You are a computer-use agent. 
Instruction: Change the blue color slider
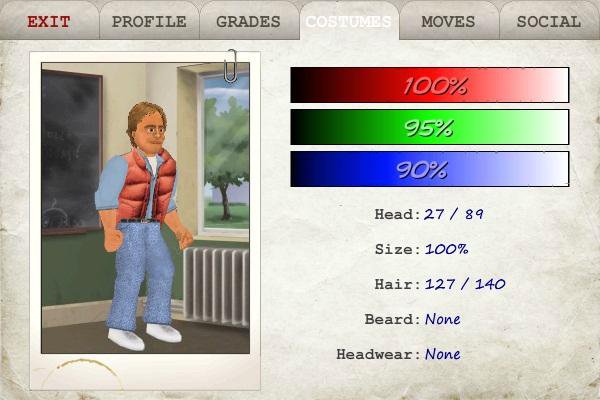[x=429, y=169]
